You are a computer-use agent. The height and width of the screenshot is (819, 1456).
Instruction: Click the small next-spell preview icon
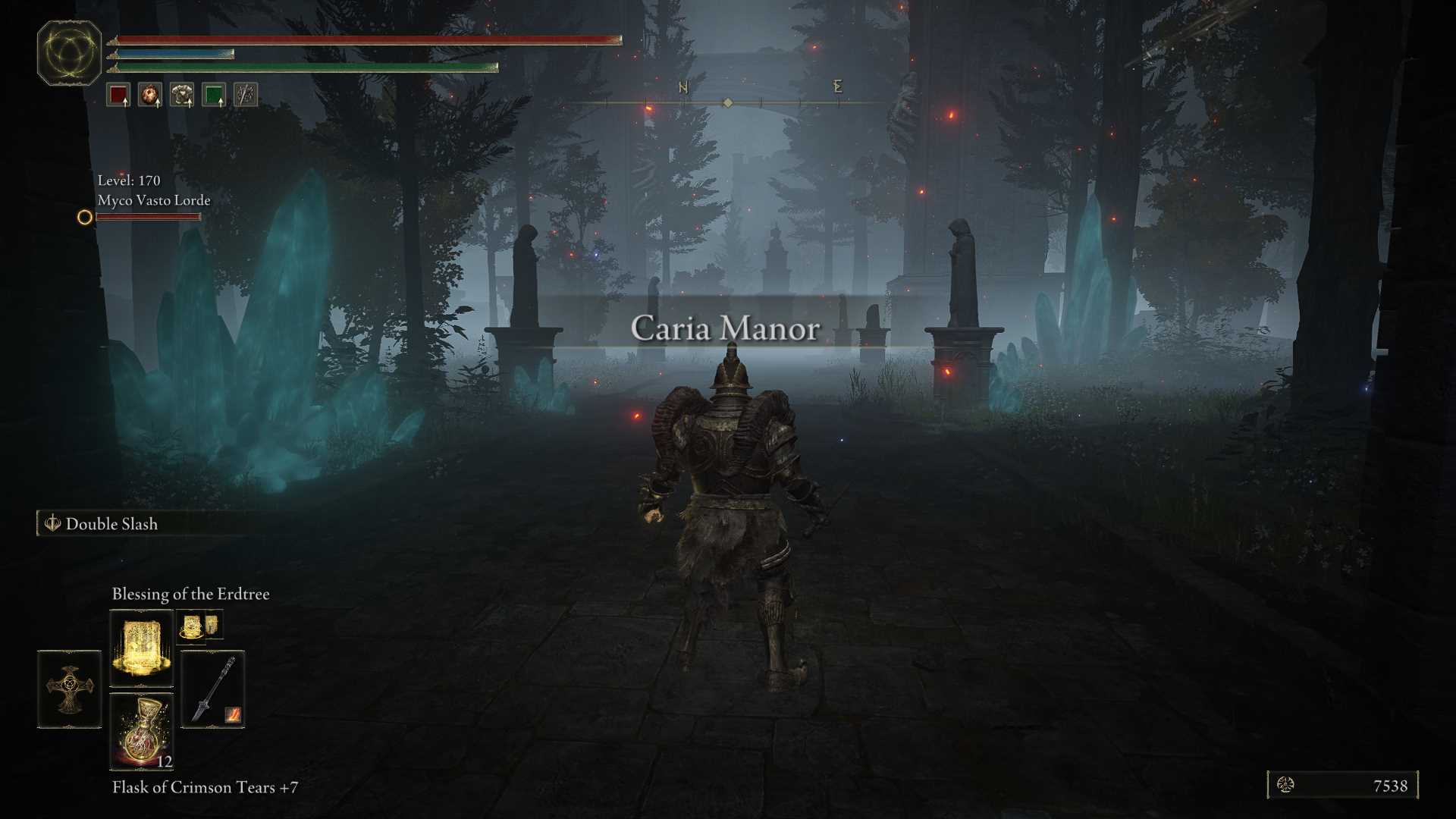(x=199, y=626)
